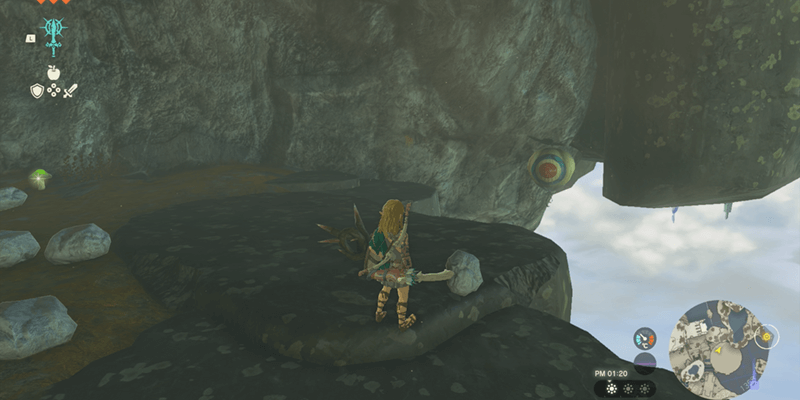
Task: Open the apple materials shortcut
Action: 53,73
